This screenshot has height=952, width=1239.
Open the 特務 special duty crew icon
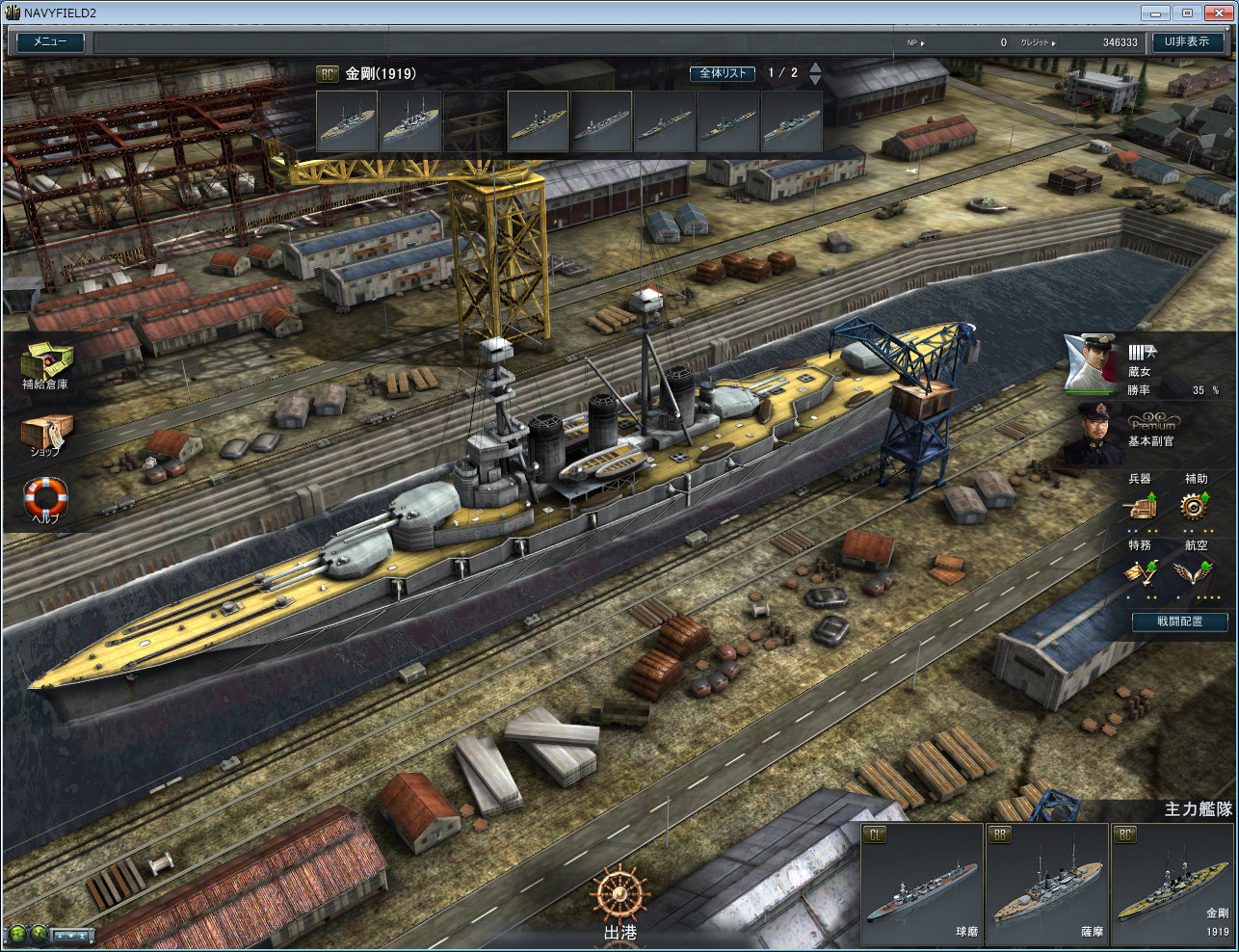pyautogui.click(x=1140, y=571)
